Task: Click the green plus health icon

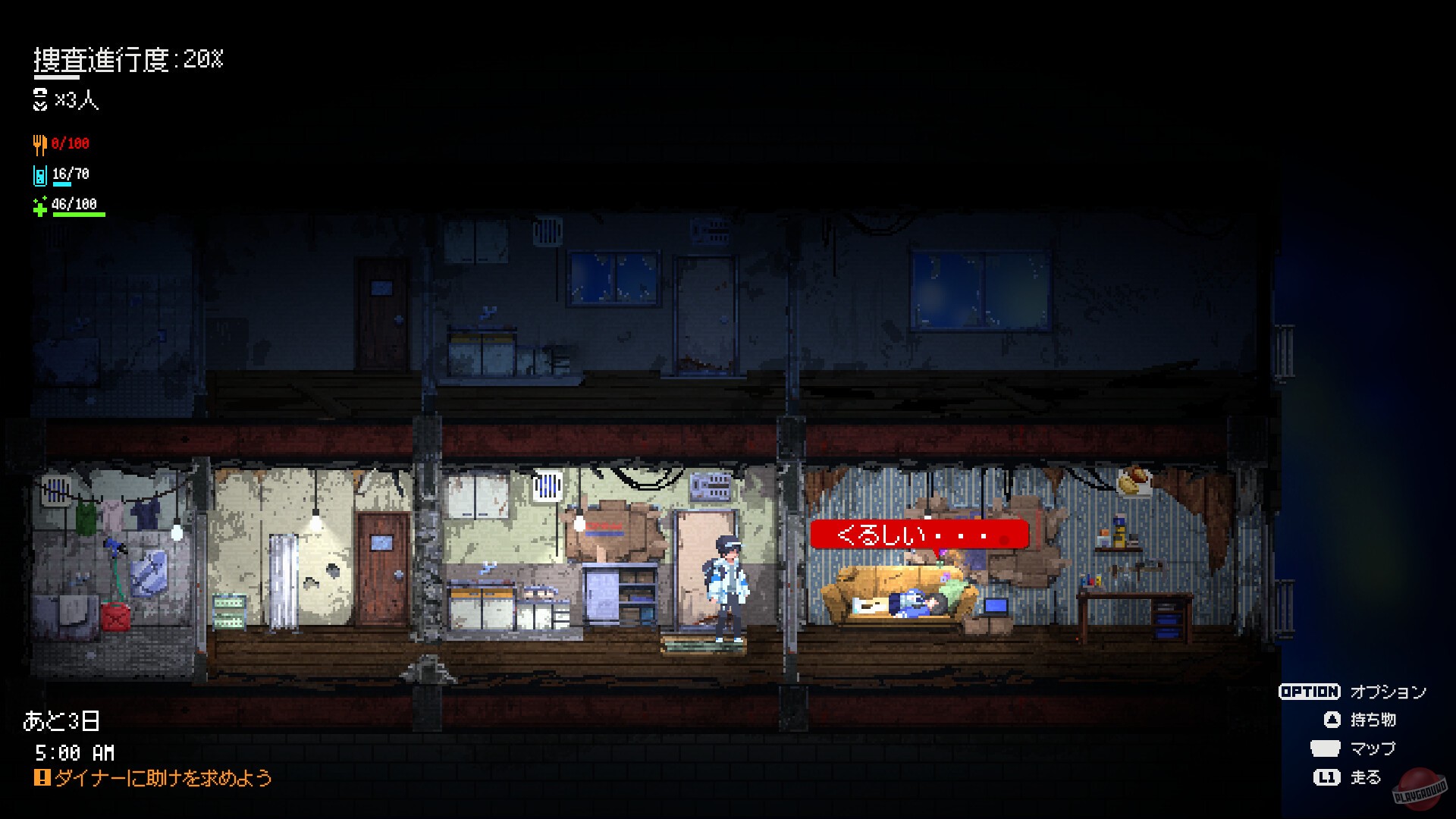Action: (40, 206)
